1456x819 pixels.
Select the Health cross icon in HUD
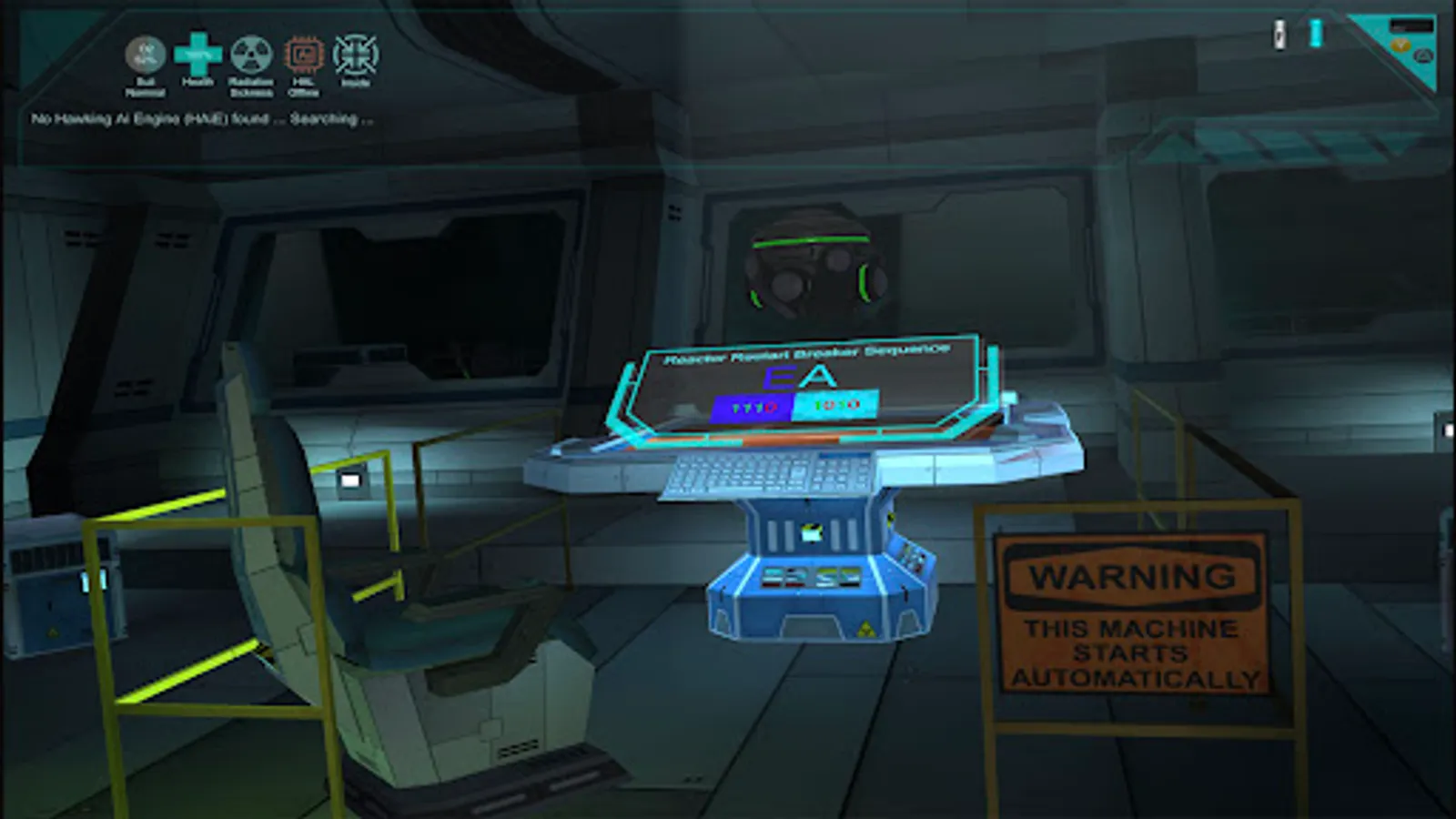pyautogui.click(x=199, y=56)
